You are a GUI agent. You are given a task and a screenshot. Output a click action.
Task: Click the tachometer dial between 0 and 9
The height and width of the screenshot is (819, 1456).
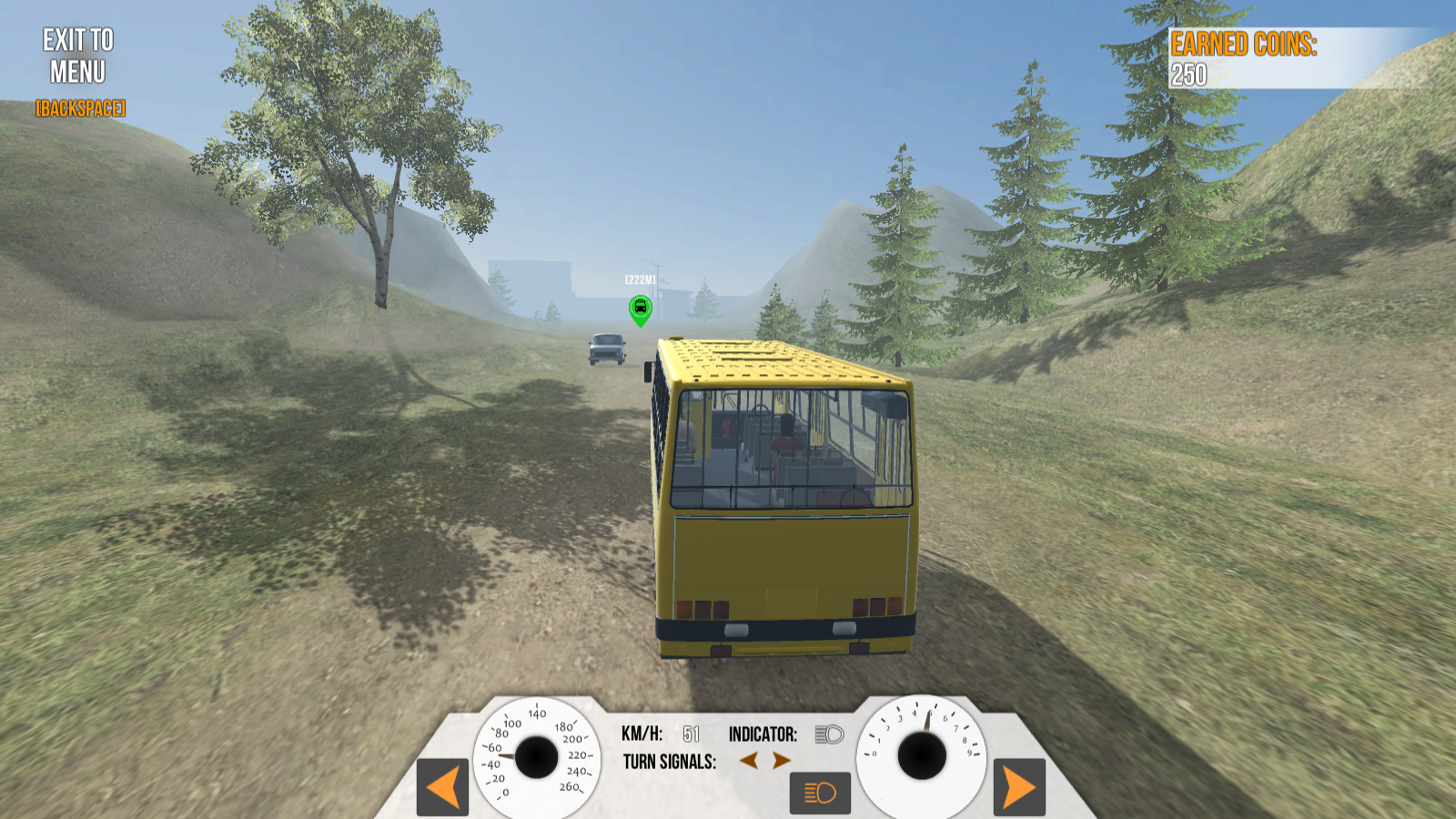[920, 753]
